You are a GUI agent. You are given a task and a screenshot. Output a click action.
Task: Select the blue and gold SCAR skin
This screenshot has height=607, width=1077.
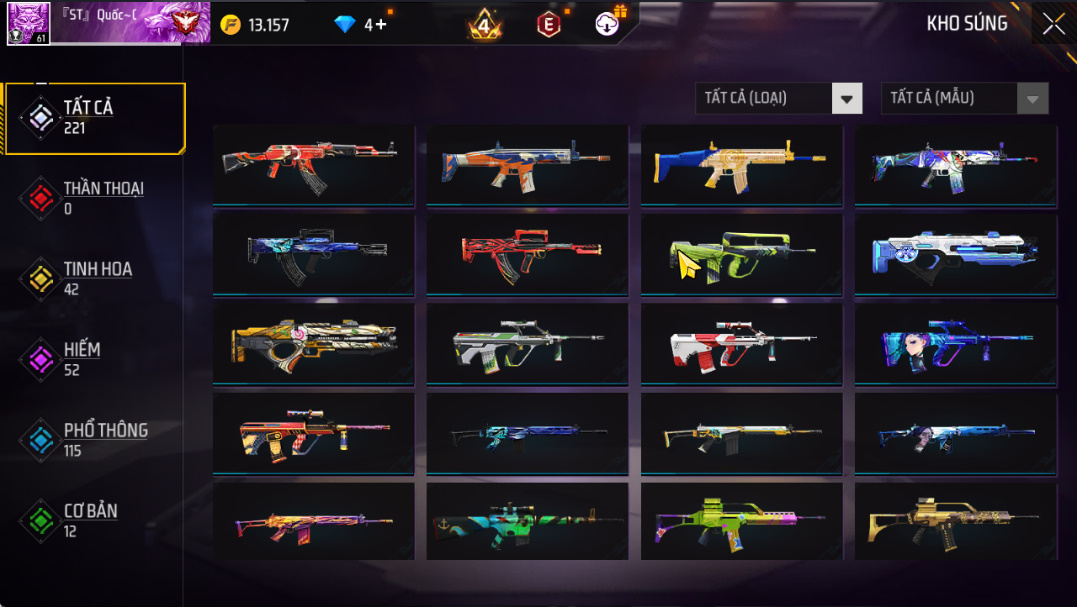click(x=741, y=164)
